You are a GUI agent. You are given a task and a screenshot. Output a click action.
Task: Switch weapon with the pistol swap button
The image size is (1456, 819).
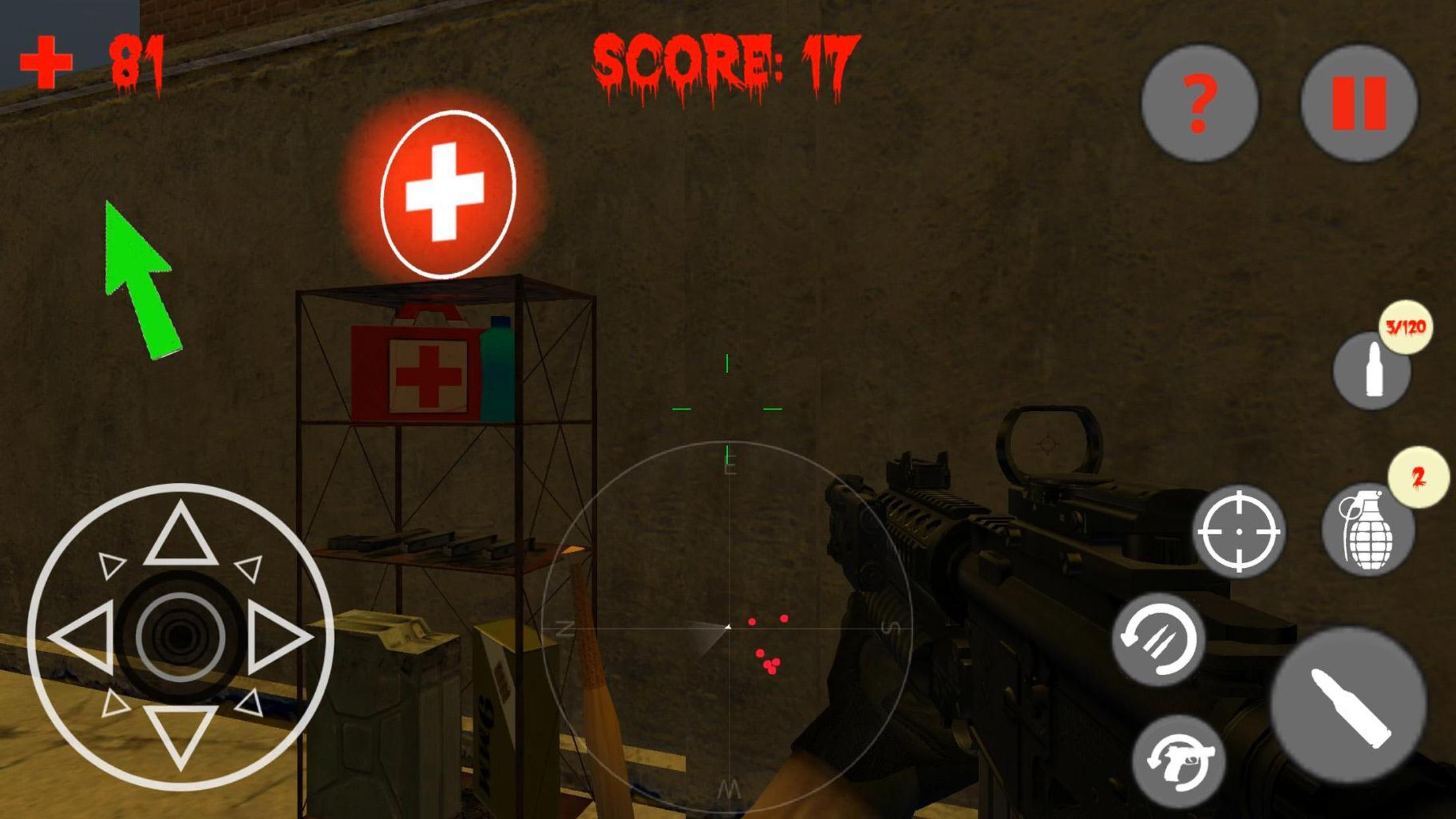coord(1180,762)
